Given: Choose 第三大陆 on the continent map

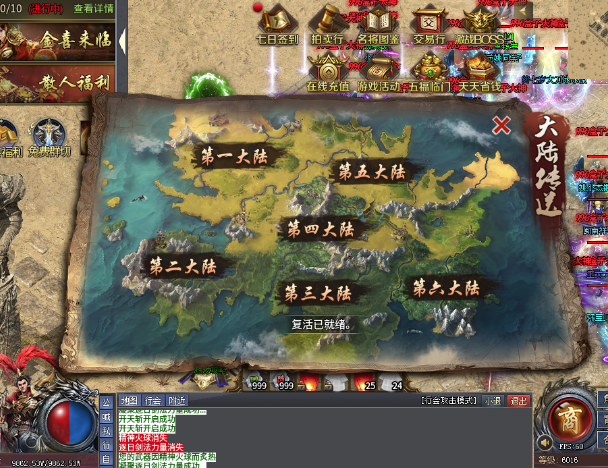Looking at the screenshot, I should click(317, 294).
